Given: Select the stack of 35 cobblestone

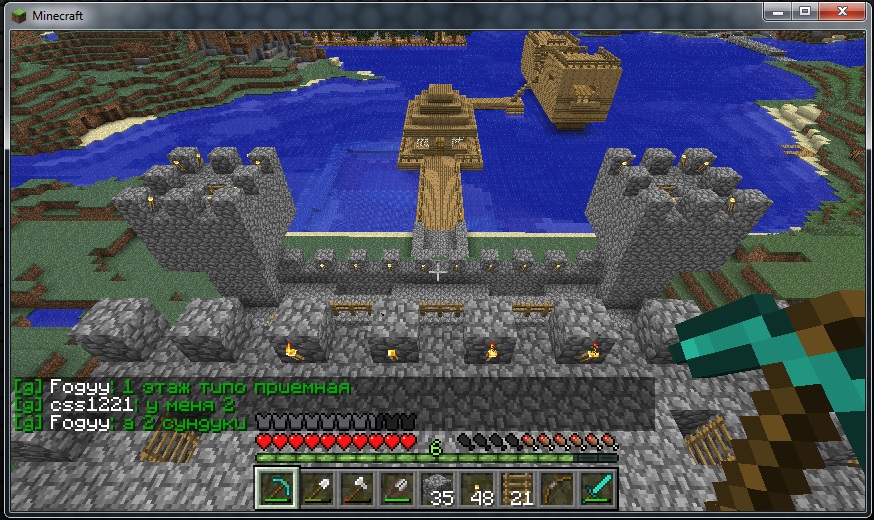Looking at the screenshot, I should pyautogui.click(x=435, y=488).
